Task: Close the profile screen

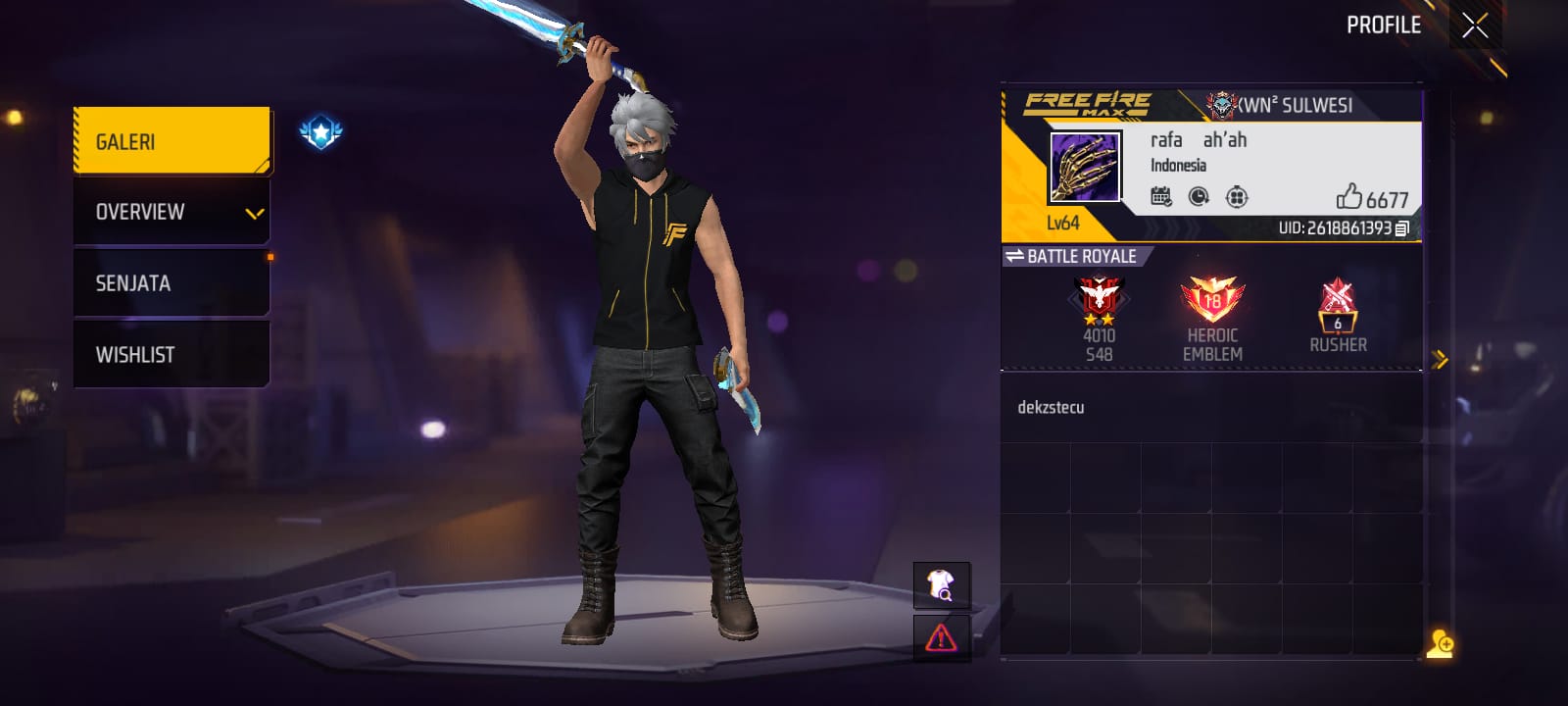Action: click(1475, 25)
